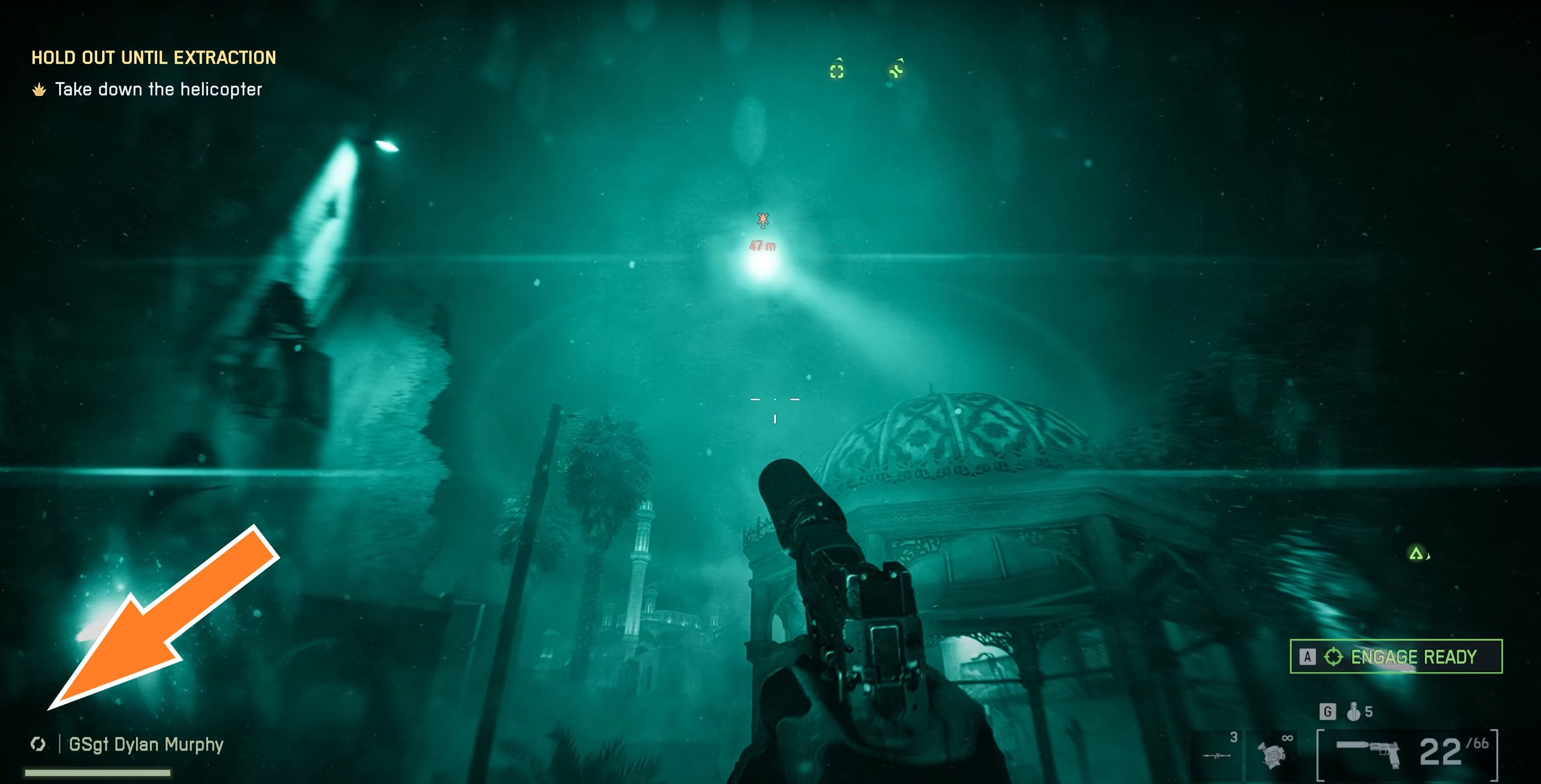Click the red helicopter target marker
The width and height of the screenshot is (1541, 784).
pyautogui.click(x=762, y=221)
